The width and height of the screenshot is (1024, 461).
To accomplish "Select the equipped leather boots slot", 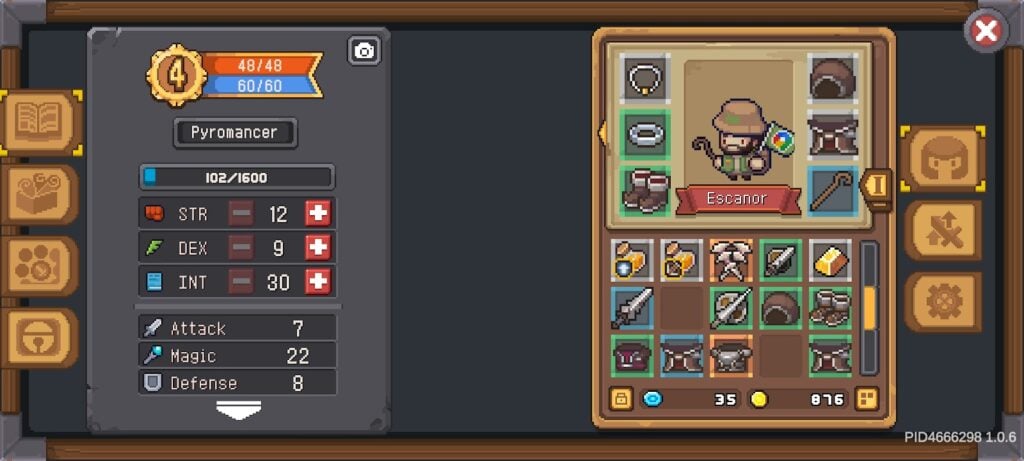I will (x=645, y=191).
